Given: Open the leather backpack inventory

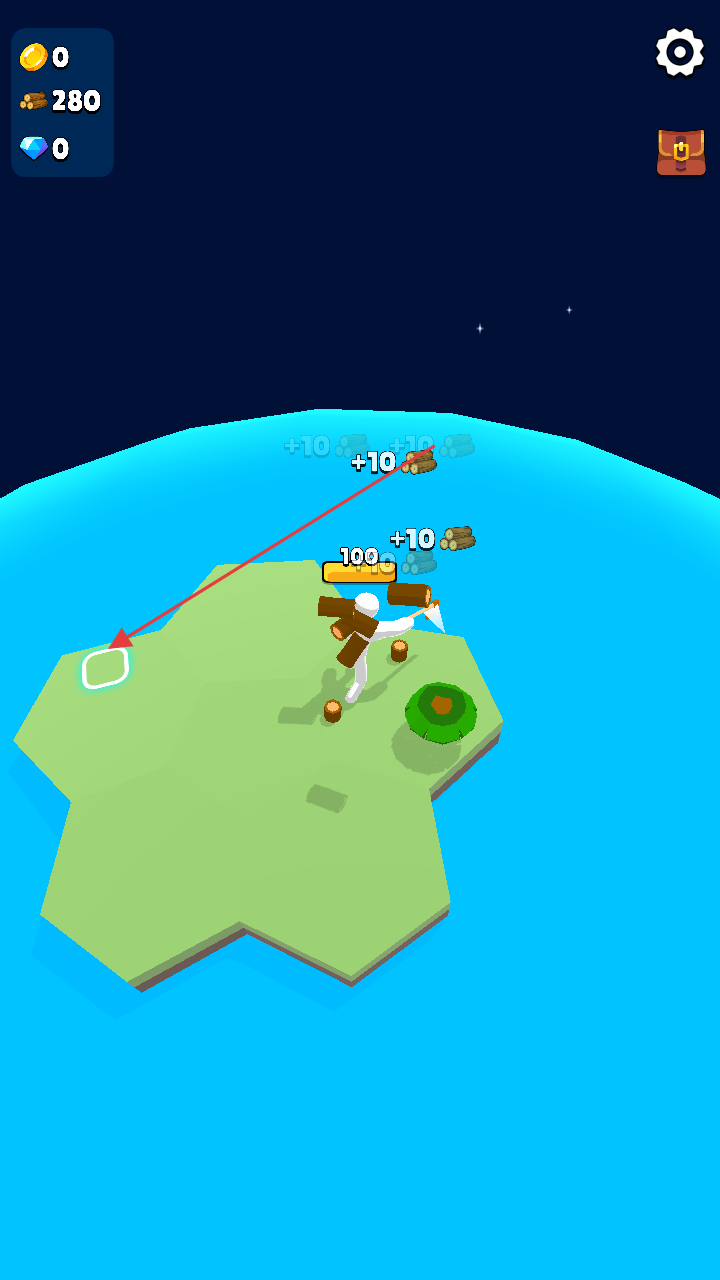Looking at the screenshot, I should (x=681, y=152).
